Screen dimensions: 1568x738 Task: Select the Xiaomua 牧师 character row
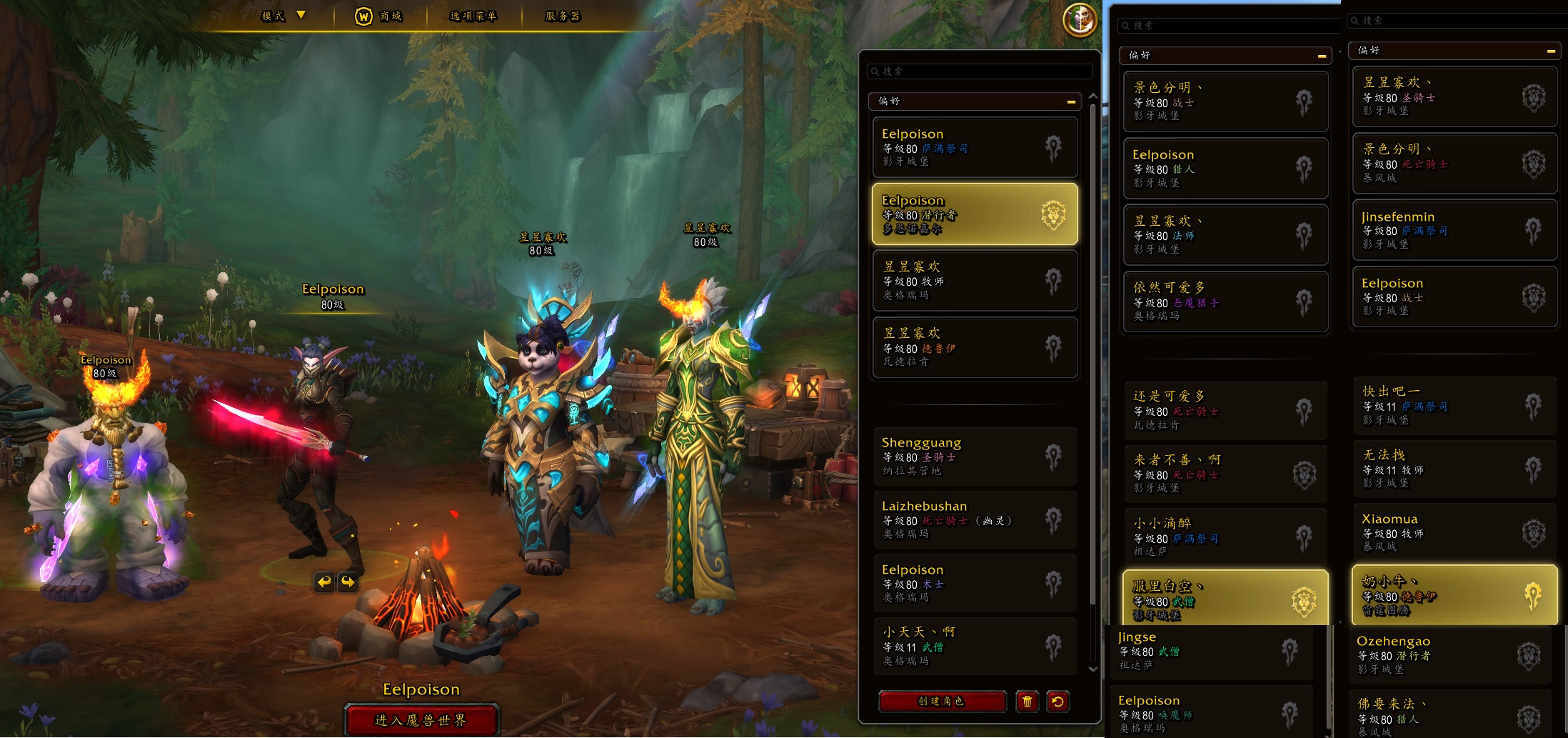1454,532
